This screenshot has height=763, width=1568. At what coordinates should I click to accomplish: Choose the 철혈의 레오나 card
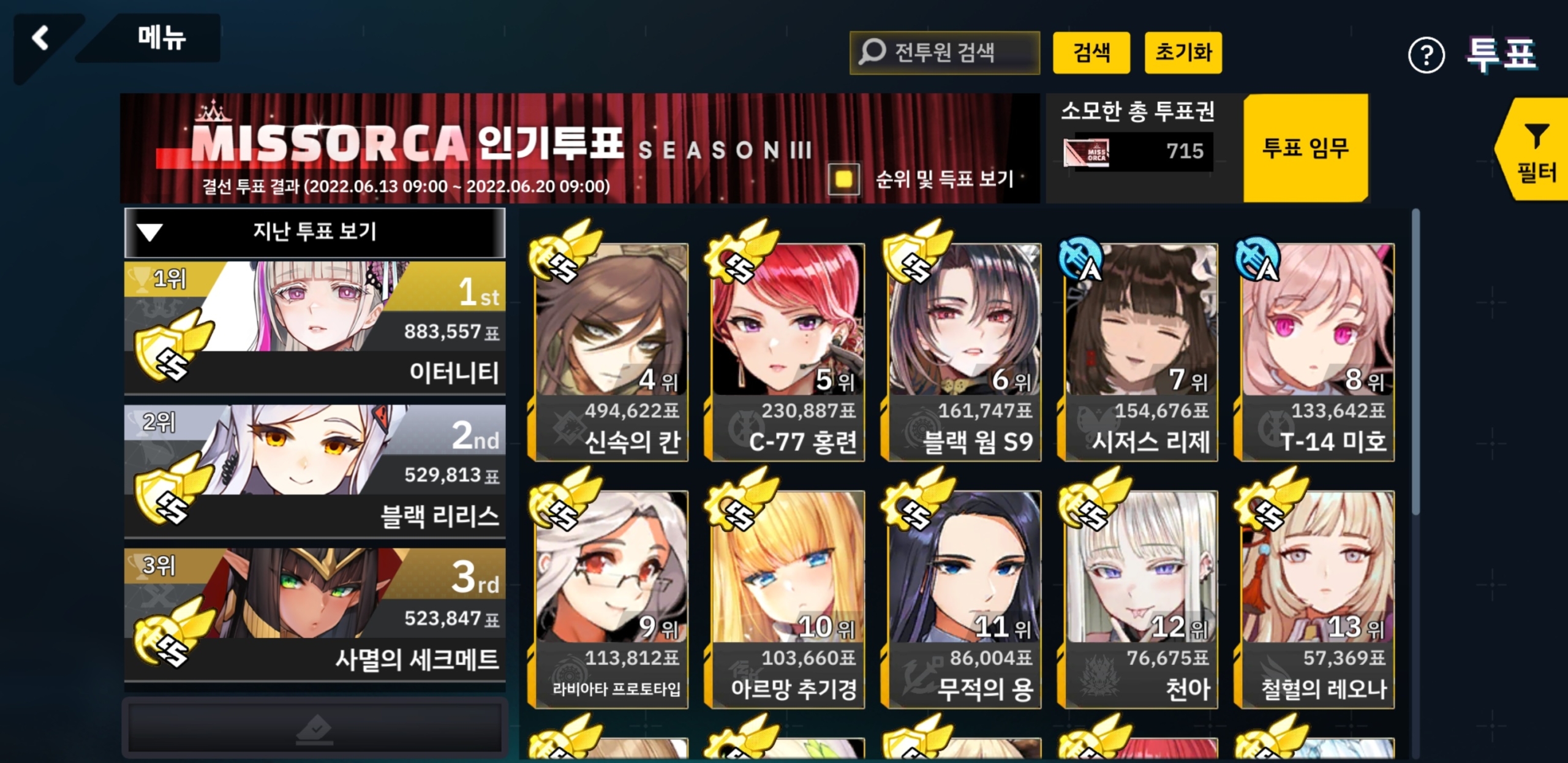point(1317,599)
